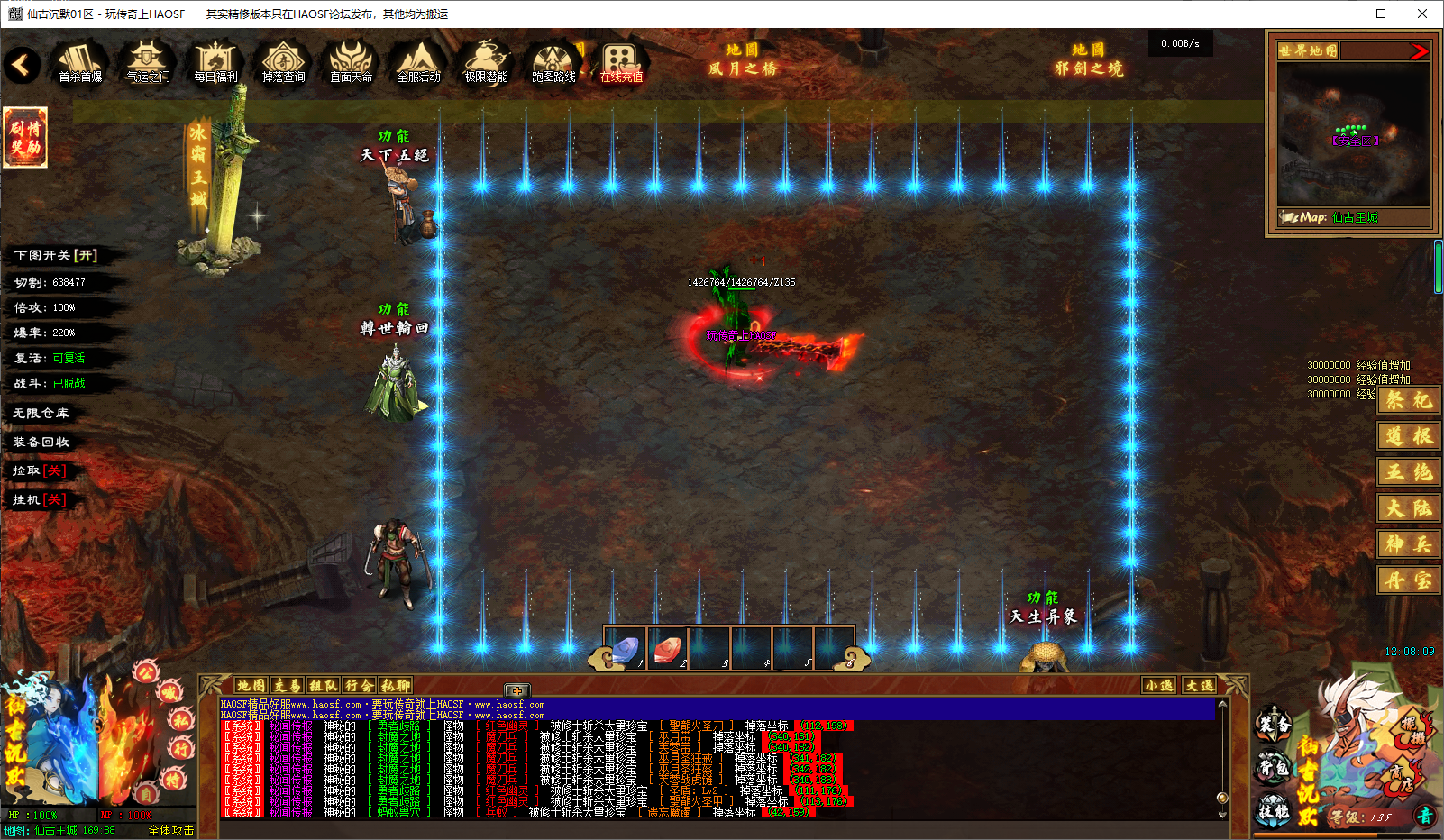Click the red 在线充值 recharge icon

621,63
